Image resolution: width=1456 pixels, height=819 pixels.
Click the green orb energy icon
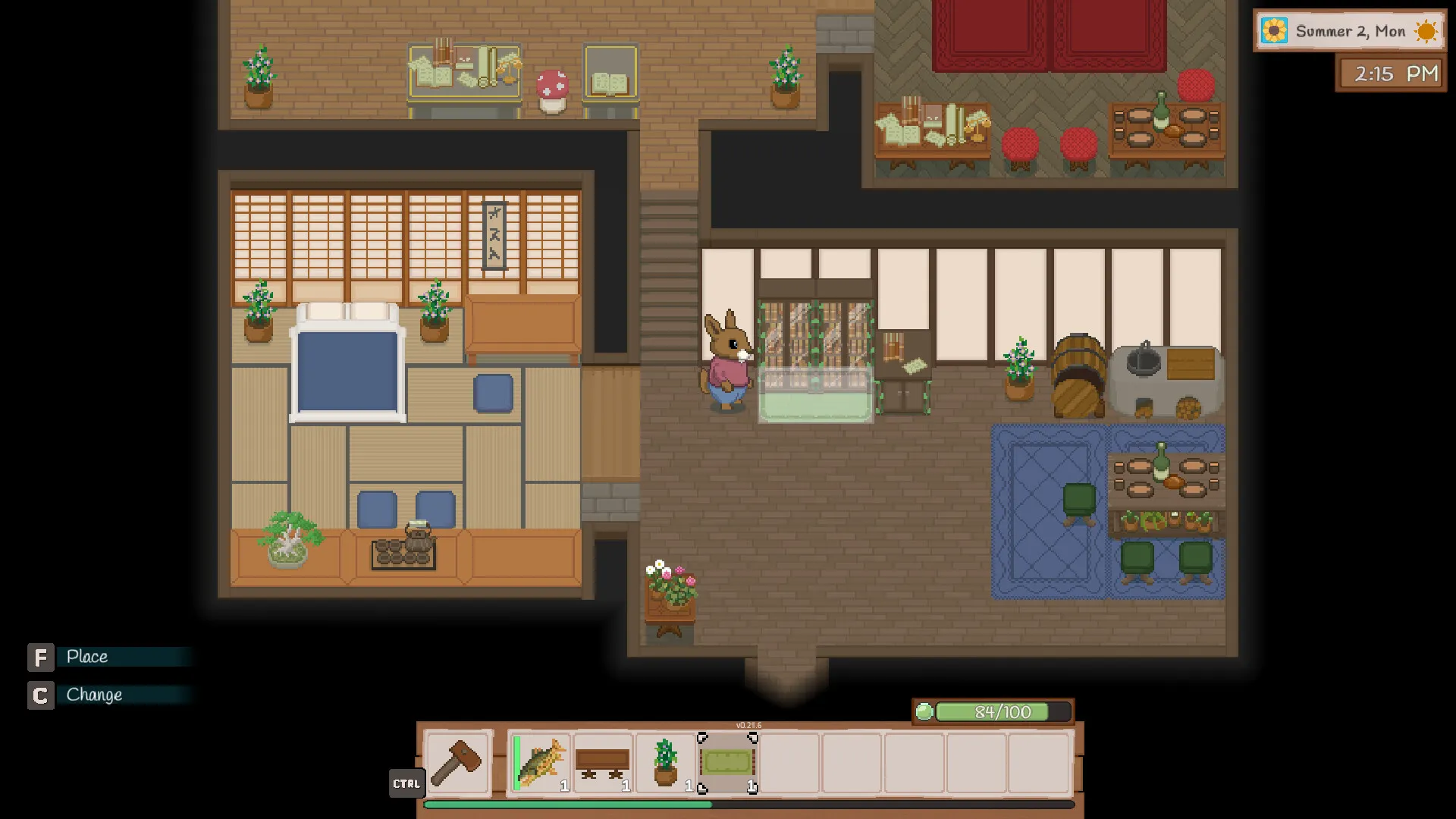[x=924, y=713]
